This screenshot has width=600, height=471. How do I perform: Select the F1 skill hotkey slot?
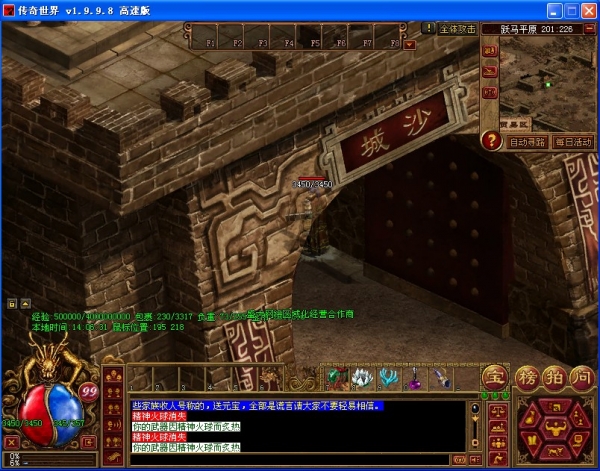(x=210, y=40)
